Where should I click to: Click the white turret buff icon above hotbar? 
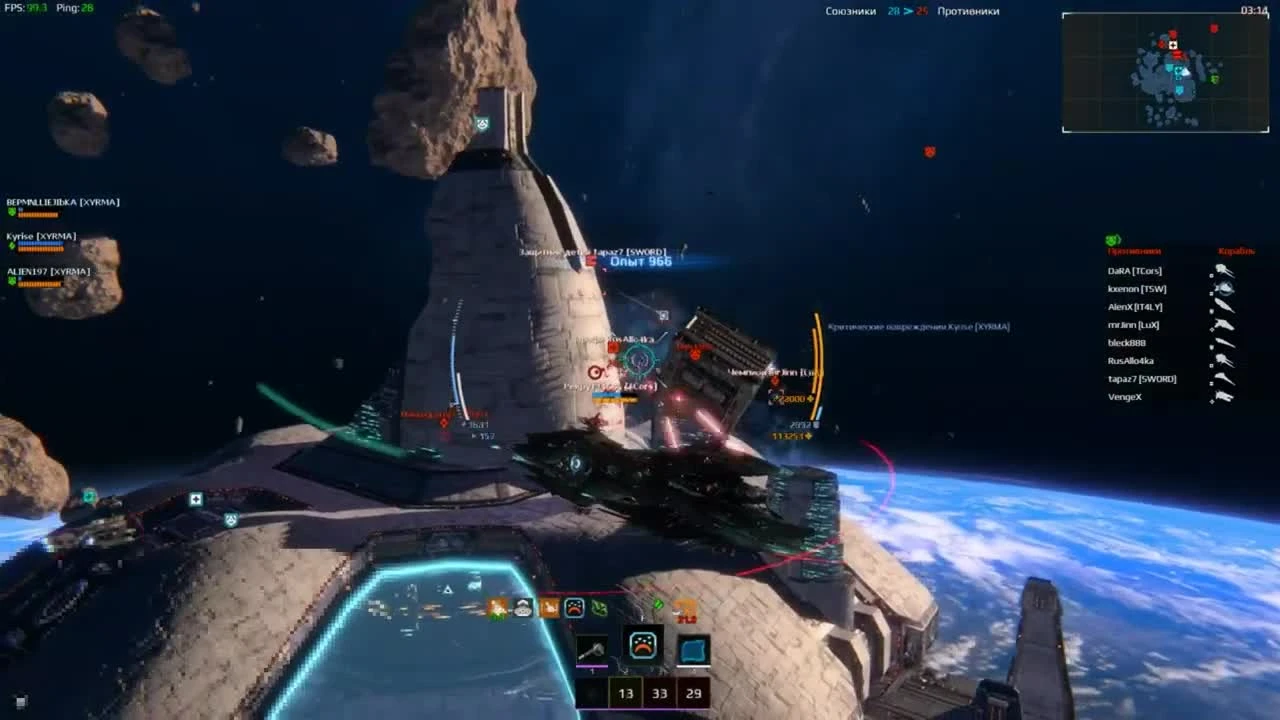point(523,608)
